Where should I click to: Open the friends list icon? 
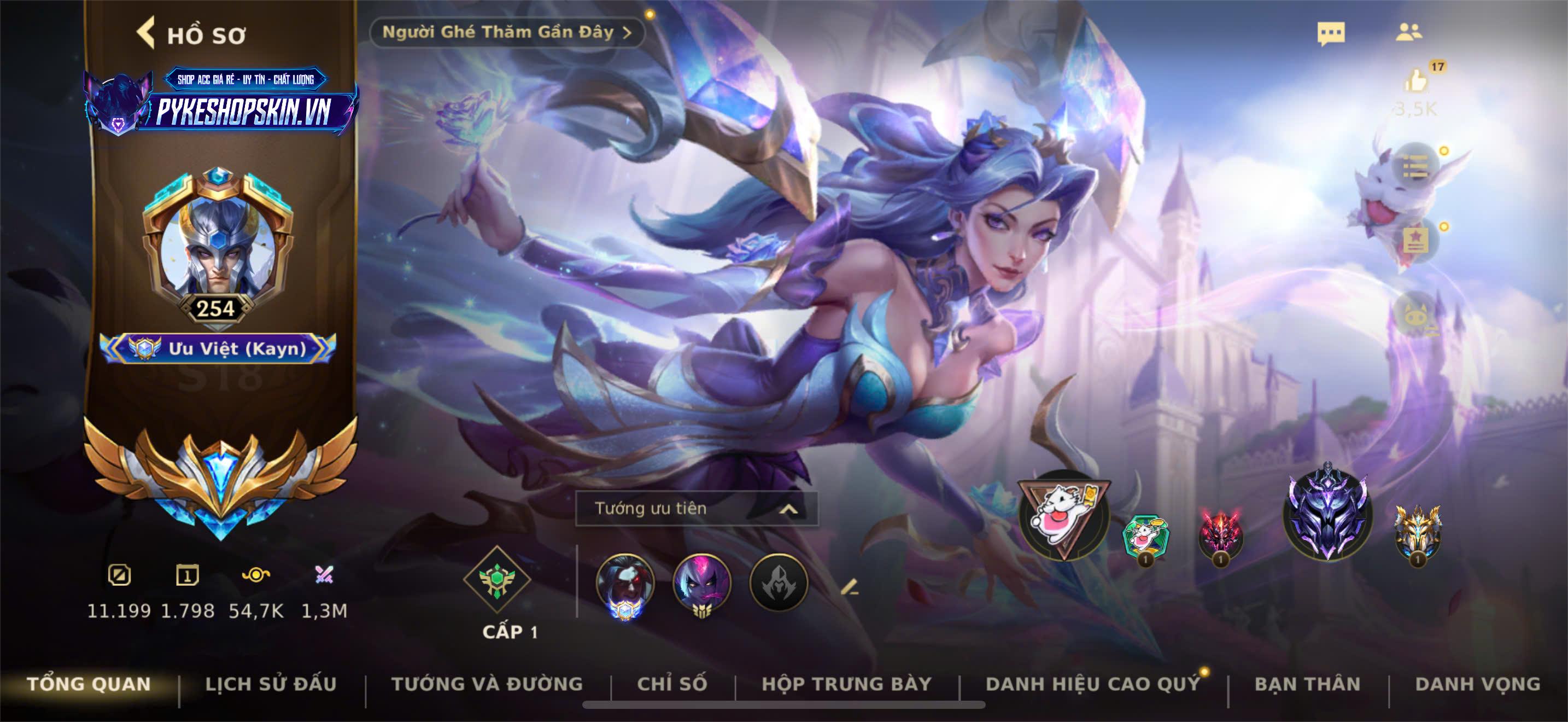pyautogui.click(x=1408, y=32)
